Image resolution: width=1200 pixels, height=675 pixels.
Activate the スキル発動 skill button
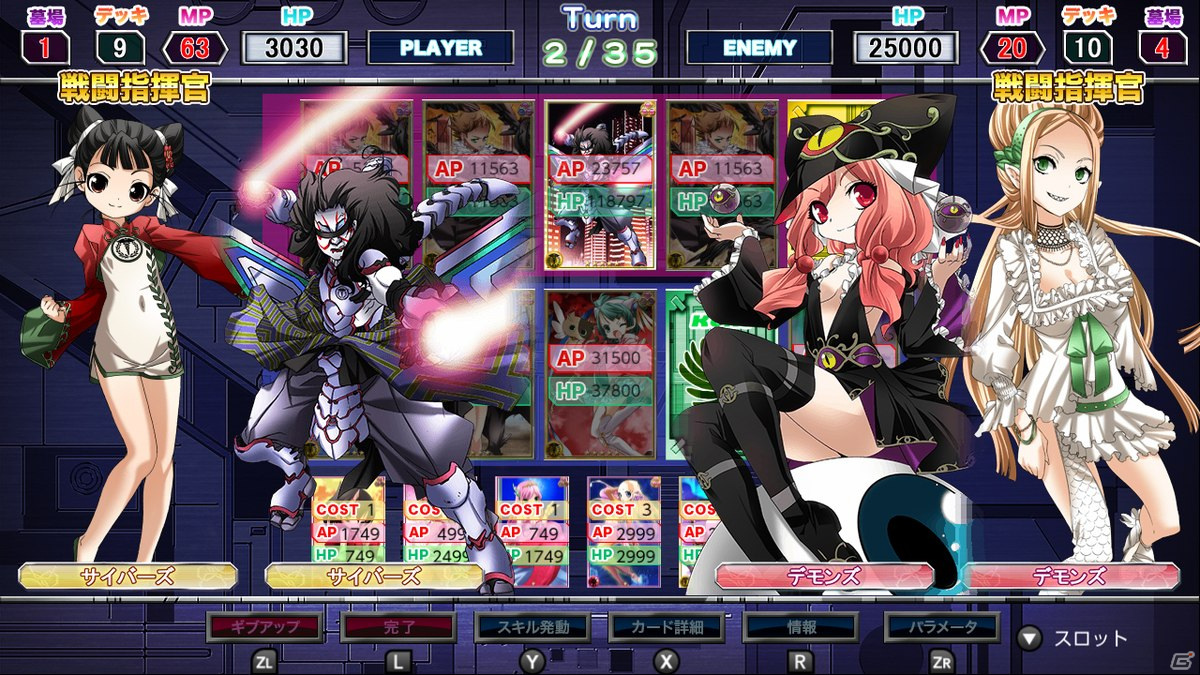534,627
